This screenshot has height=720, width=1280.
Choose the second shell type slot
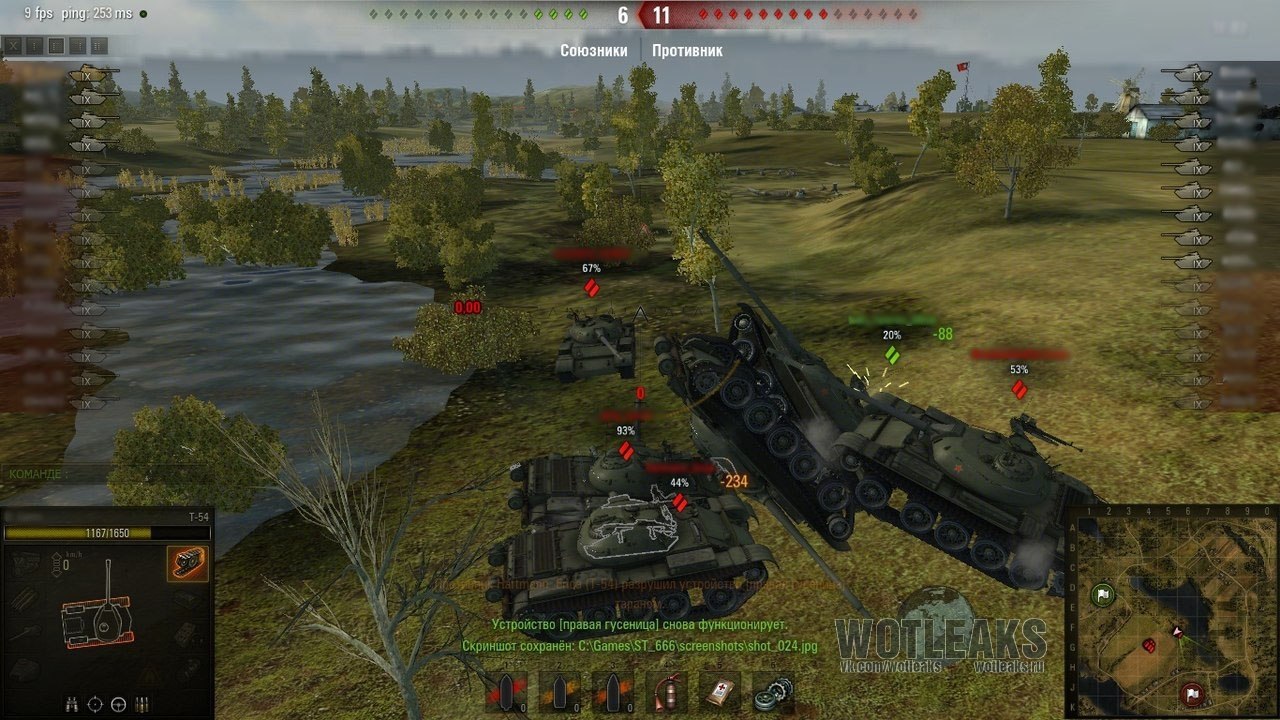pyautogui.click(x=559, y=691)
